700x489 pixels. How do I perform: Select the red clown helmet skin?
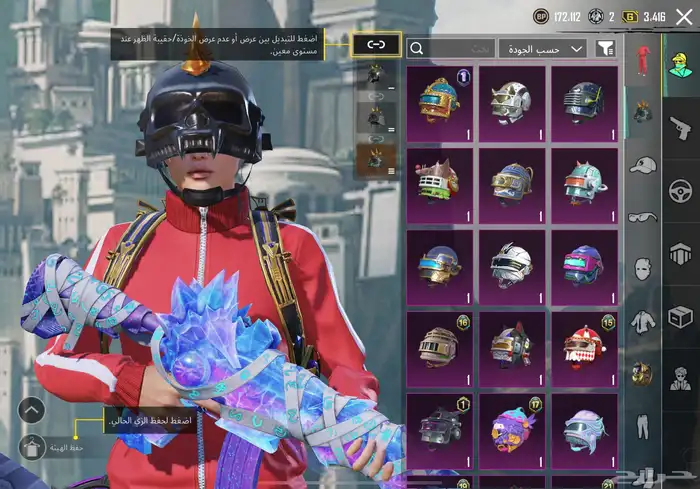point(583,347)
